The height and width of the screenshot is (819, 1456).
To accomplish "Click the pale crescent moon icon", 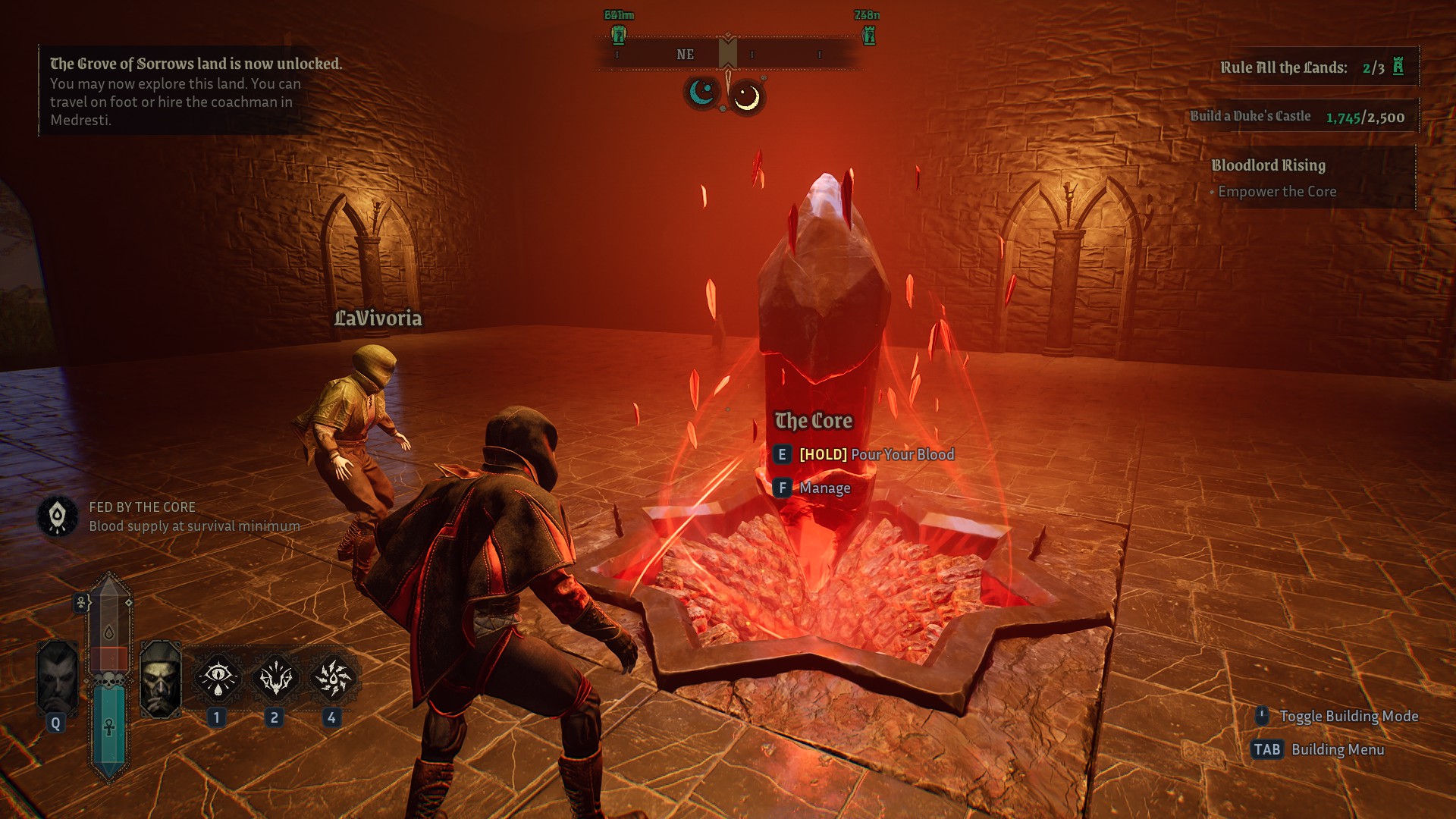I will tap(747, 97).
